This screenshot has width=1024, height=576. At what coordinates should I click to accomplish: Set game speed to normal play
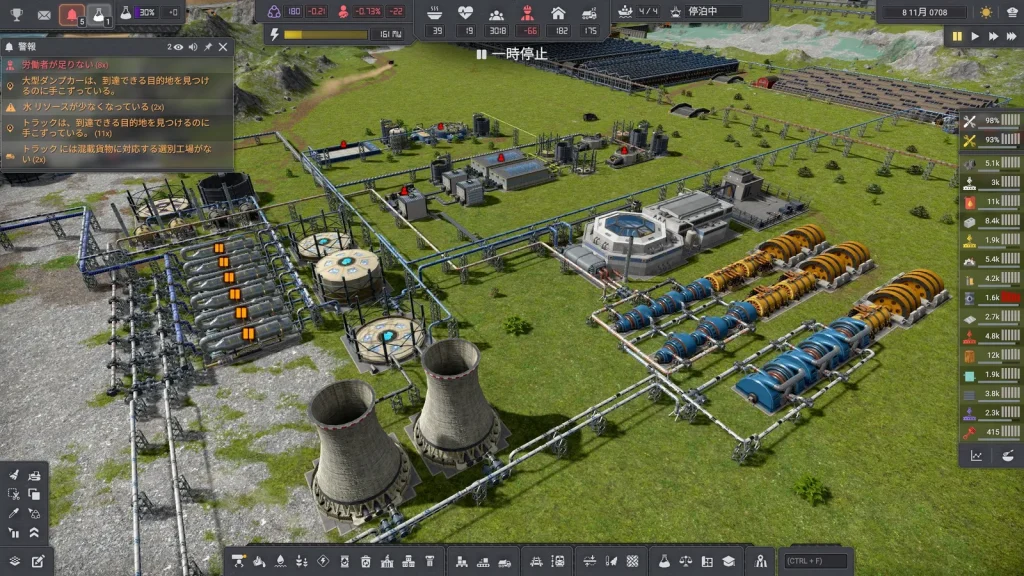[975, 36]
